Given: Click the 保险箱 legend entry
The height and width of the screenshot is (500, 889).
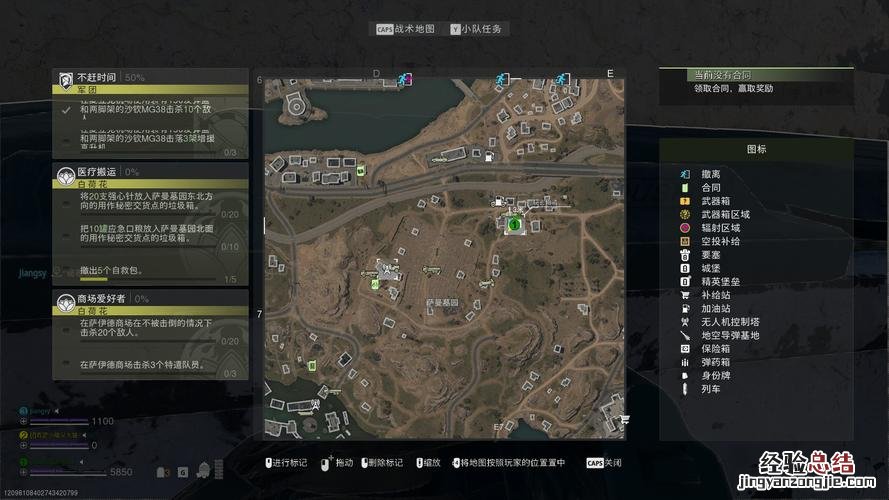Looking at the screenshot, I should 715,348.
